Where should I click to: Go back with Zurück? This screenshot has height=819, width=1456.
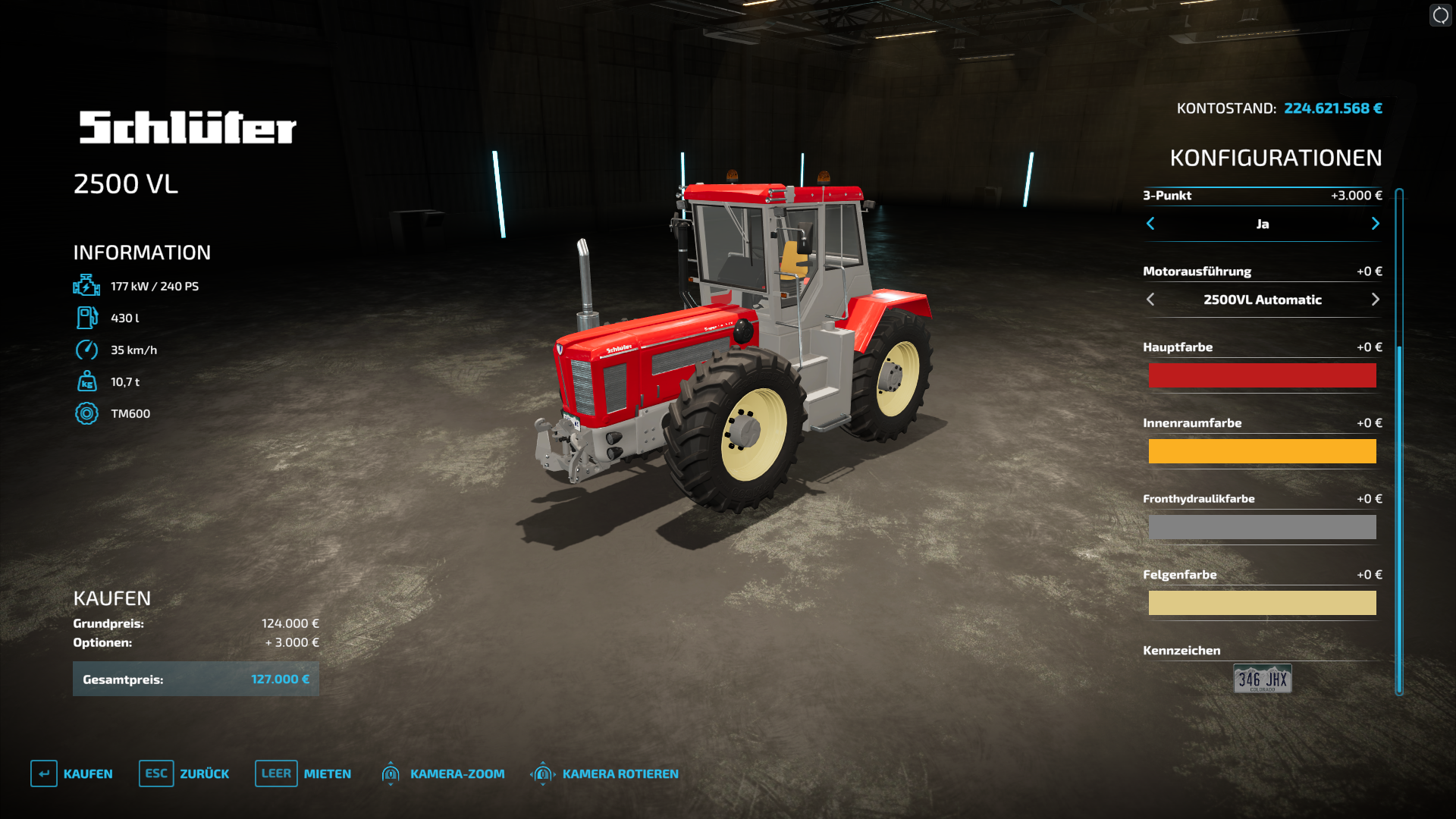tap(184, 773)
